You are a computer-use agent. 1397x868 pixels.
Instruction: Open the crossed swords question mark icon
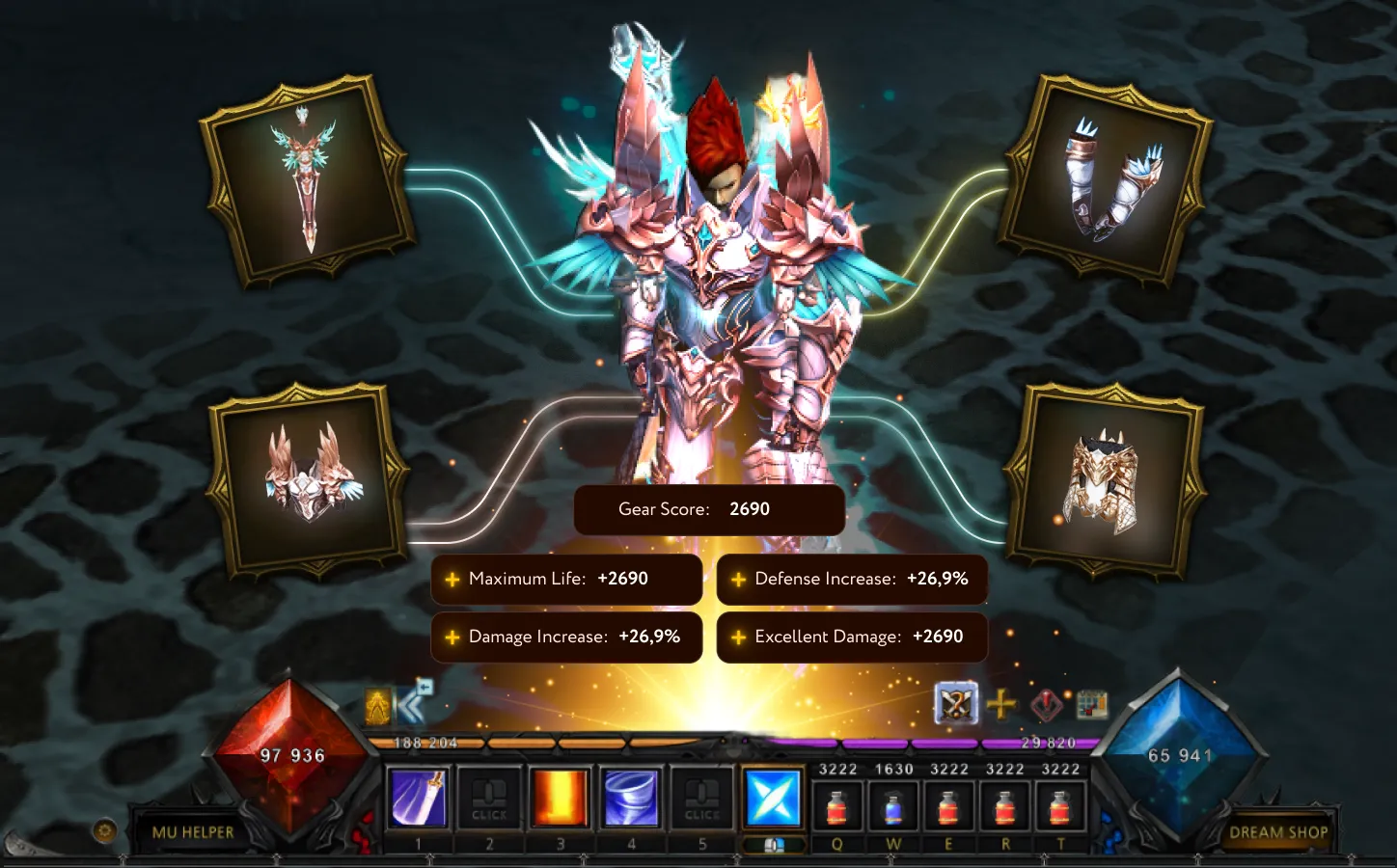956,704
